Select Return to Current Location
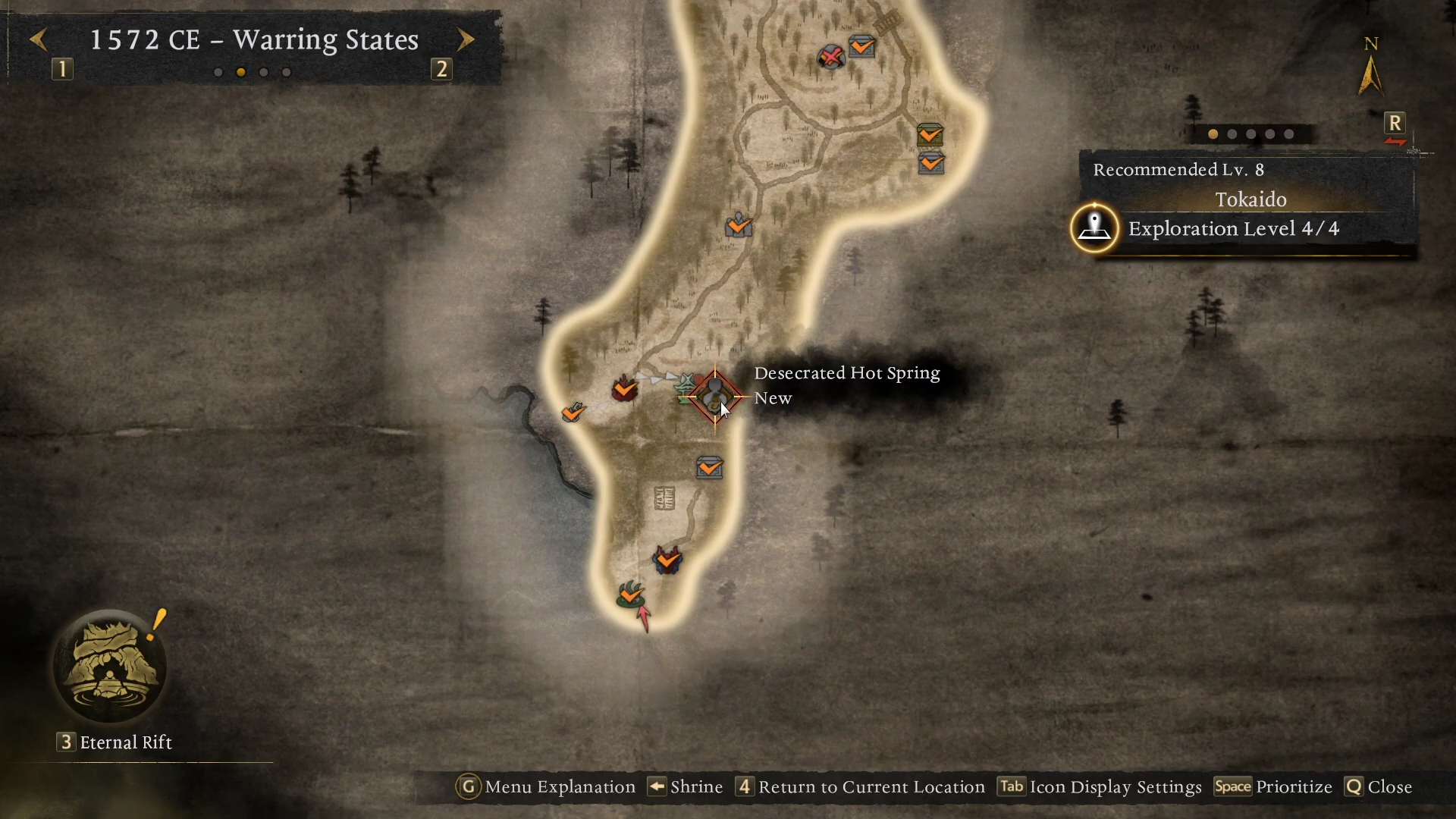 [861, 787]
